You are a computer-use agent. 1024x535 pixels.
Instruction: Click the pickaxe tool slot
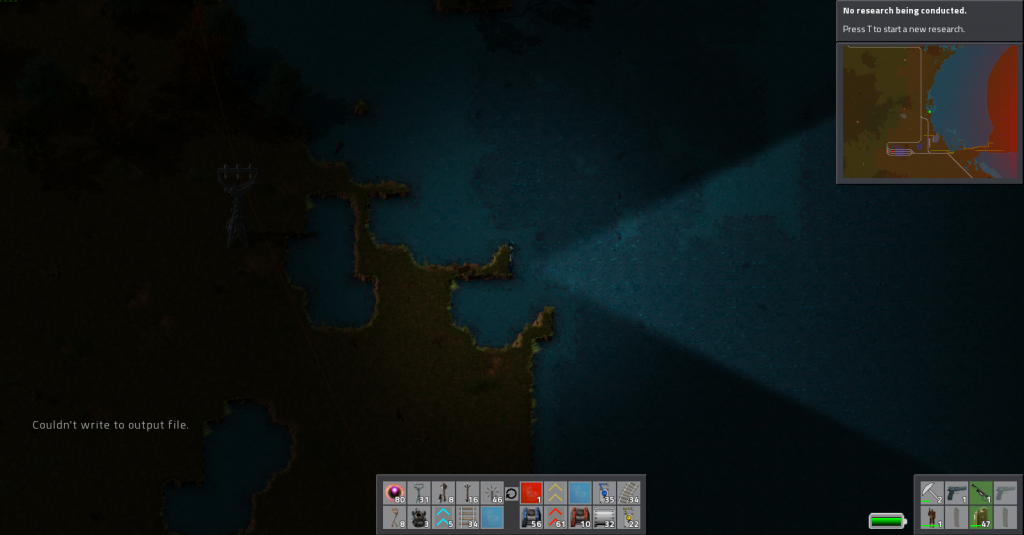(932, 493)
